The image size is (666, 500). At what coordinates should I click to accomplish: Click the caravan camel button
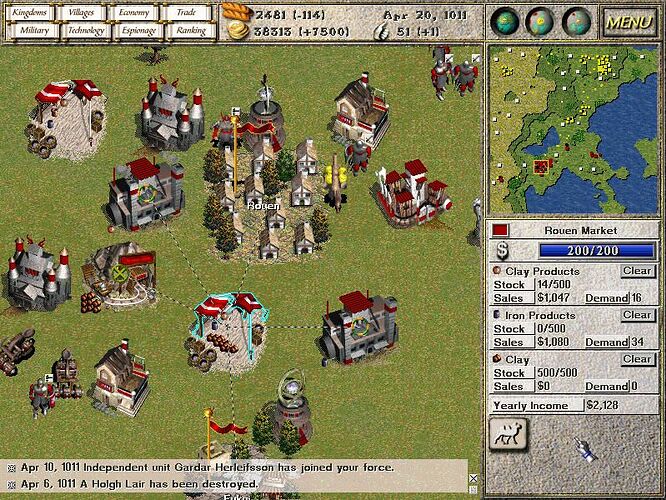[x=510, y=435]
